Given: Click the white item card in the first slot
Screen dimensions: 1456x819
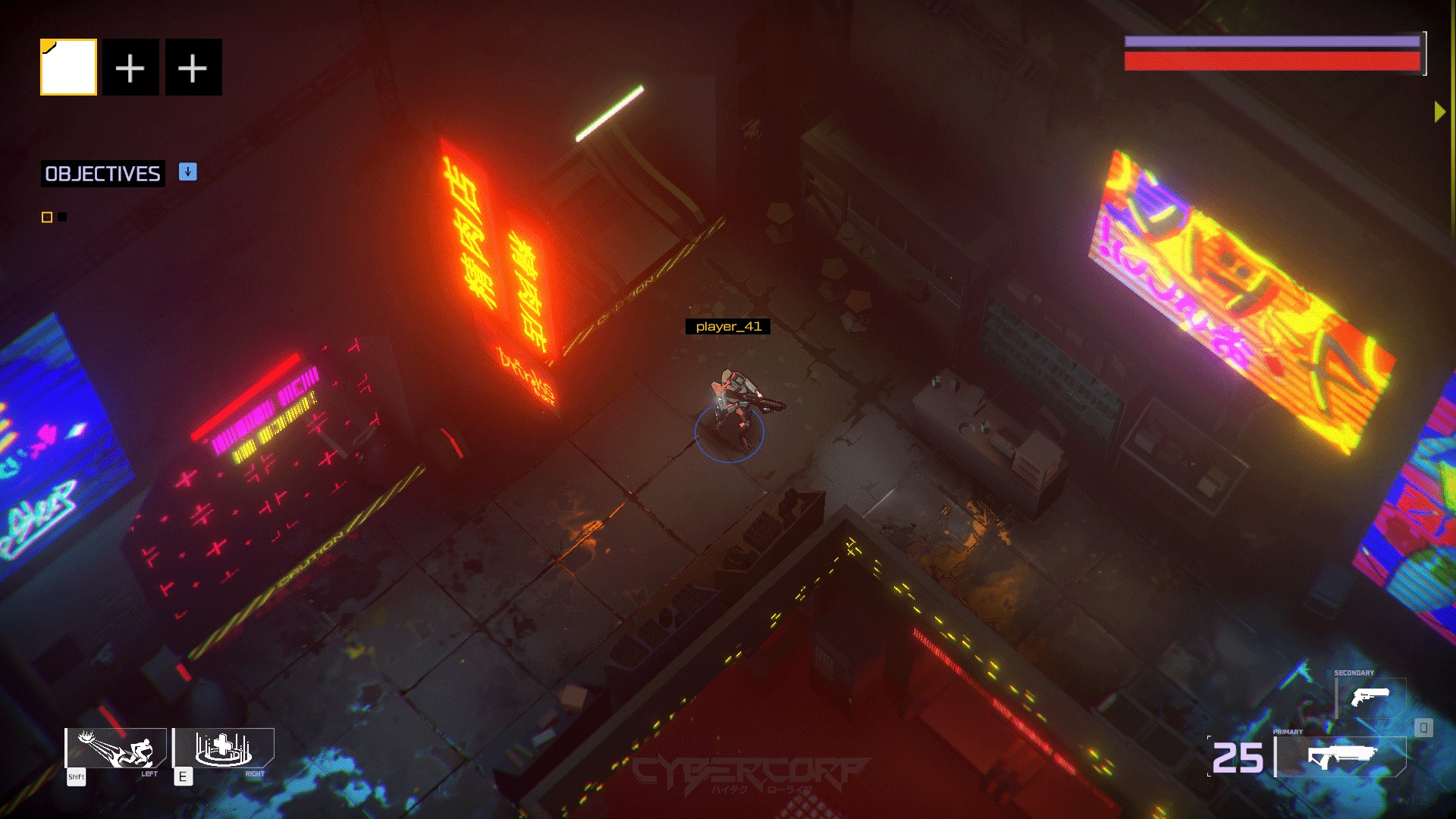Looking at the screenshot, I should 68,67.
